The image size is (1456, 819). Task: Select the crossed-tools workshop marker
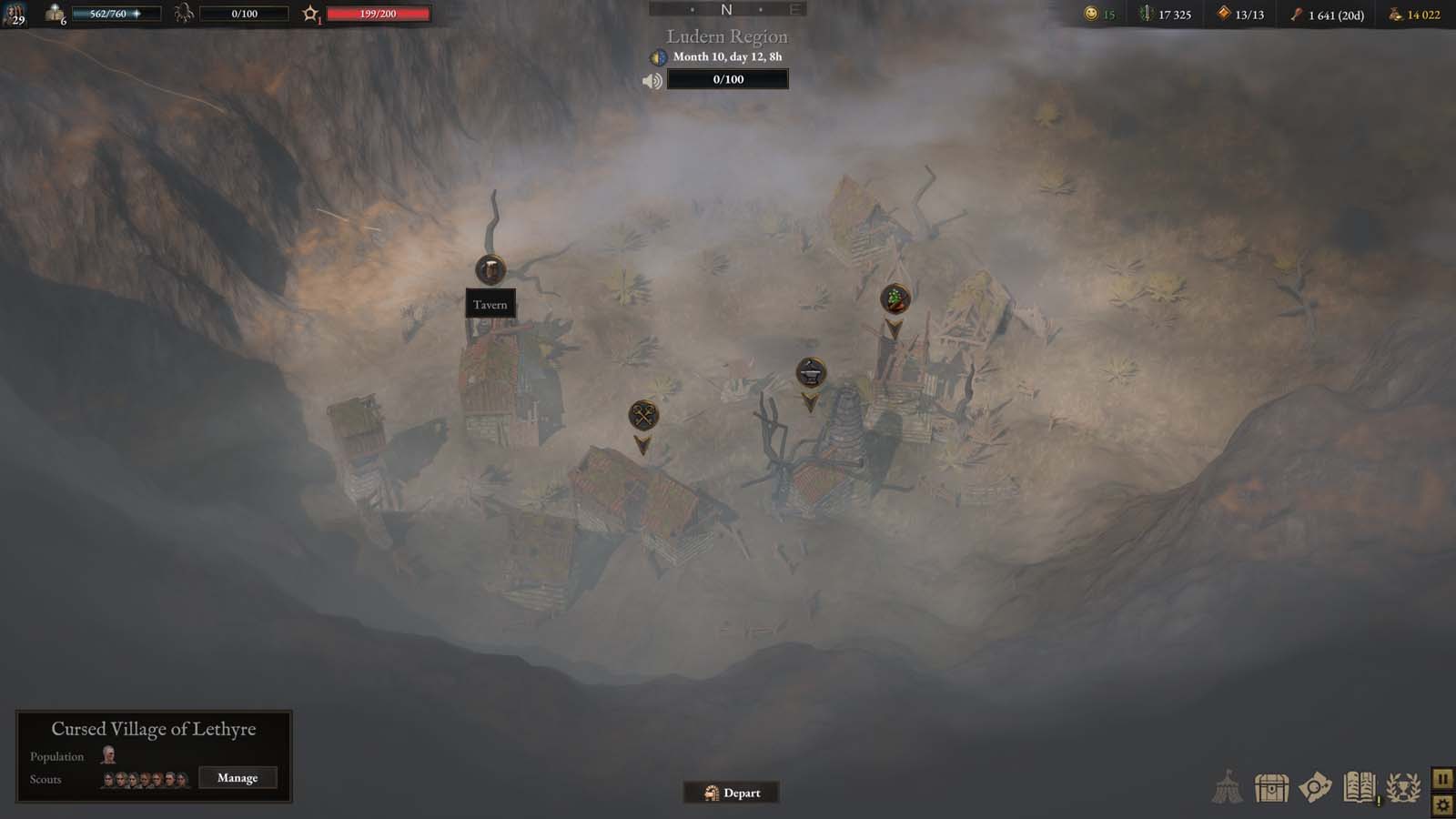point(644,415)
